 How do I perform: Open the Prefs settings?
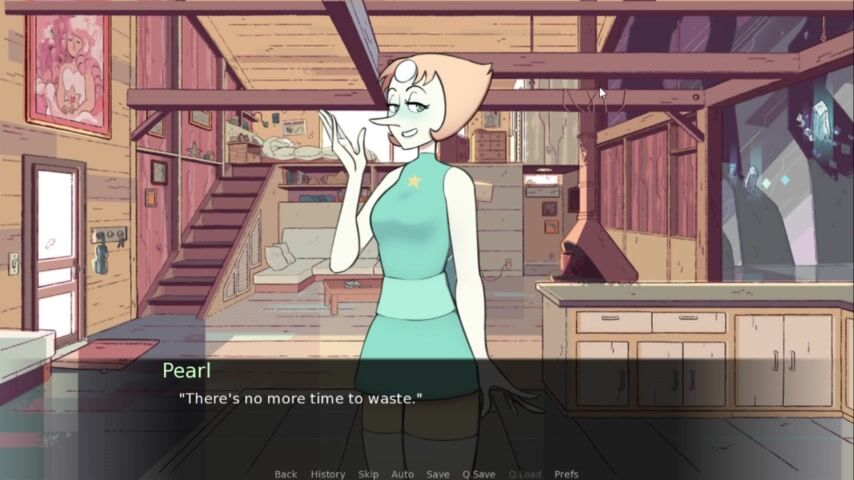click(566, 474)
